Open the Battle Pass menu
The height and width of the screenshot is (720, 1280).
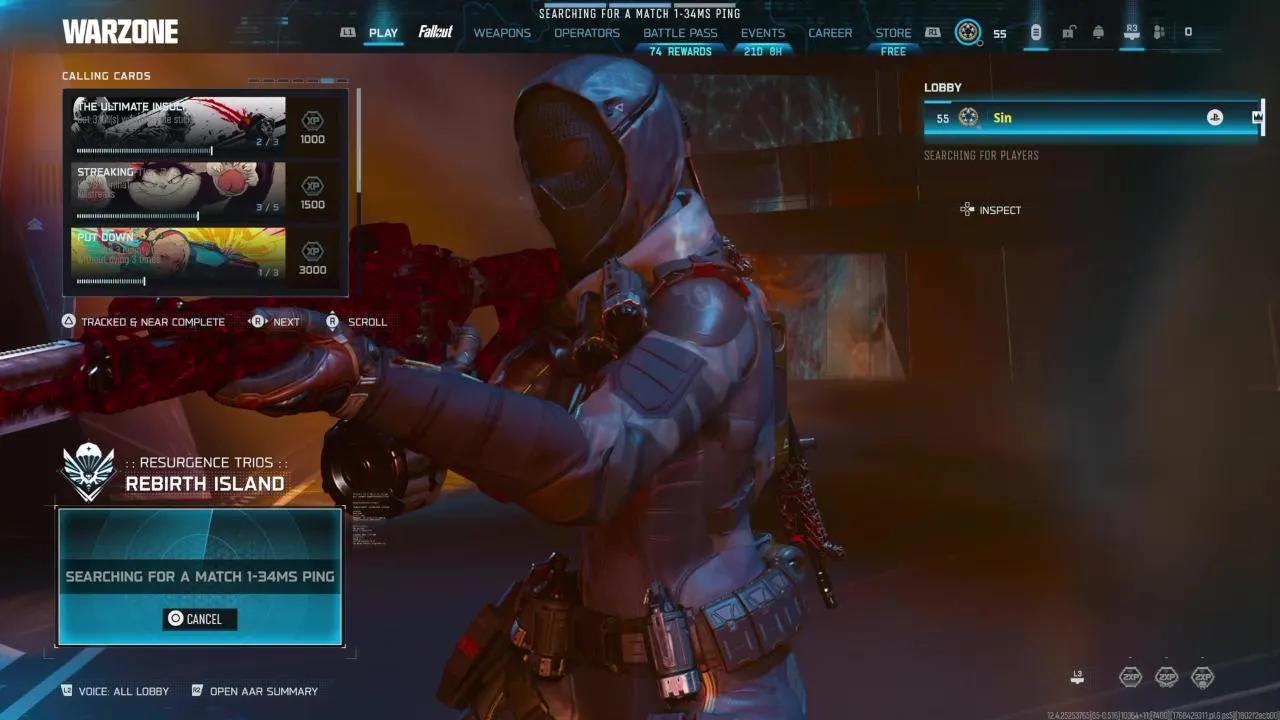tap(680, 32)
